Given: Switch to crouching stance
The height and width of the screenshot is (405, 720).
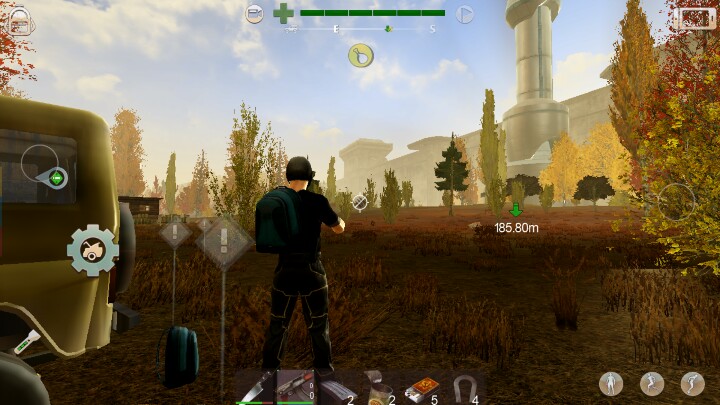Looking at the screenshot, I should 652,383.
